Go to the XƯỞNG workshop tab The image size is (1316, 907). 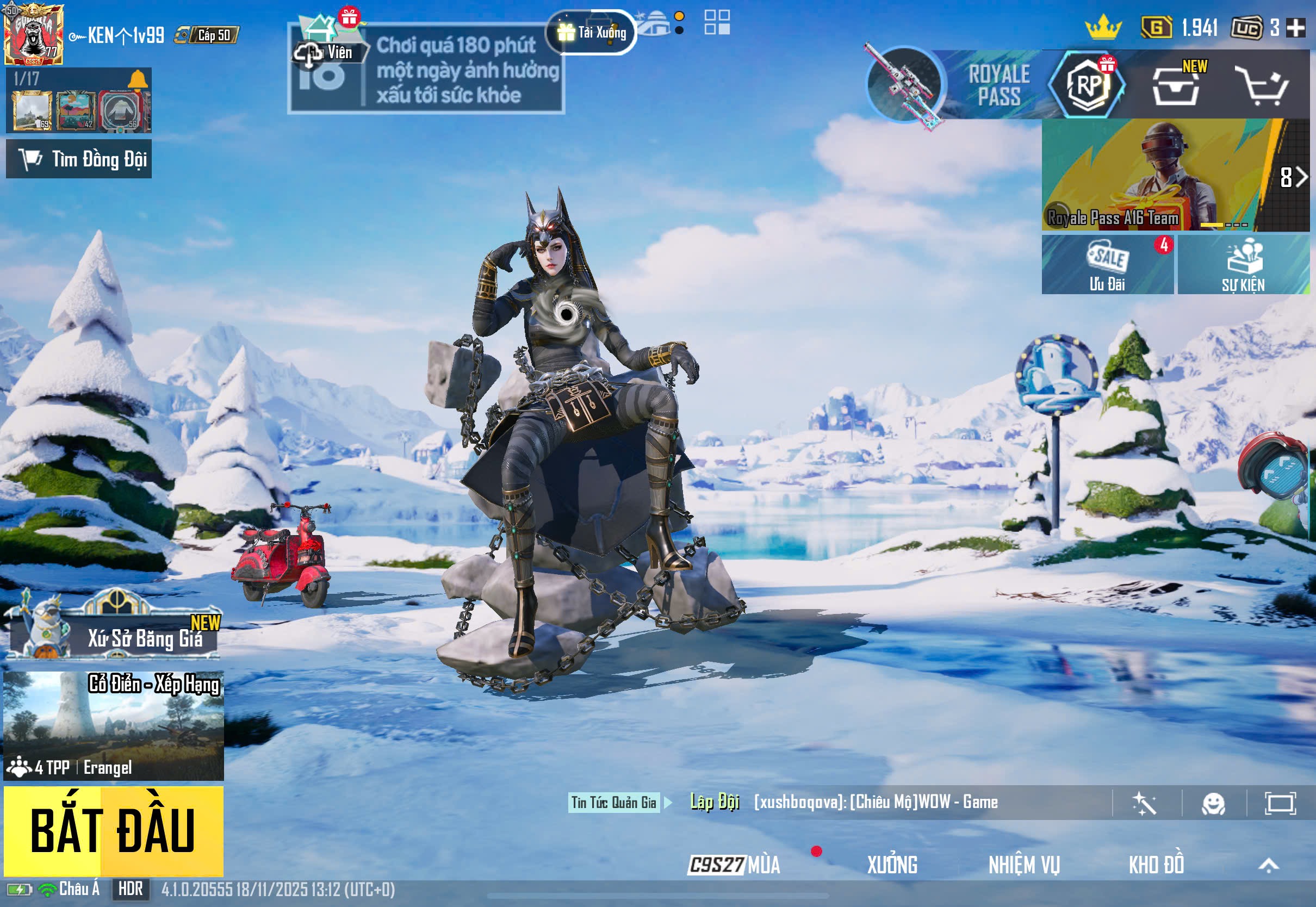pyautogui.click(x=892, y=865)
